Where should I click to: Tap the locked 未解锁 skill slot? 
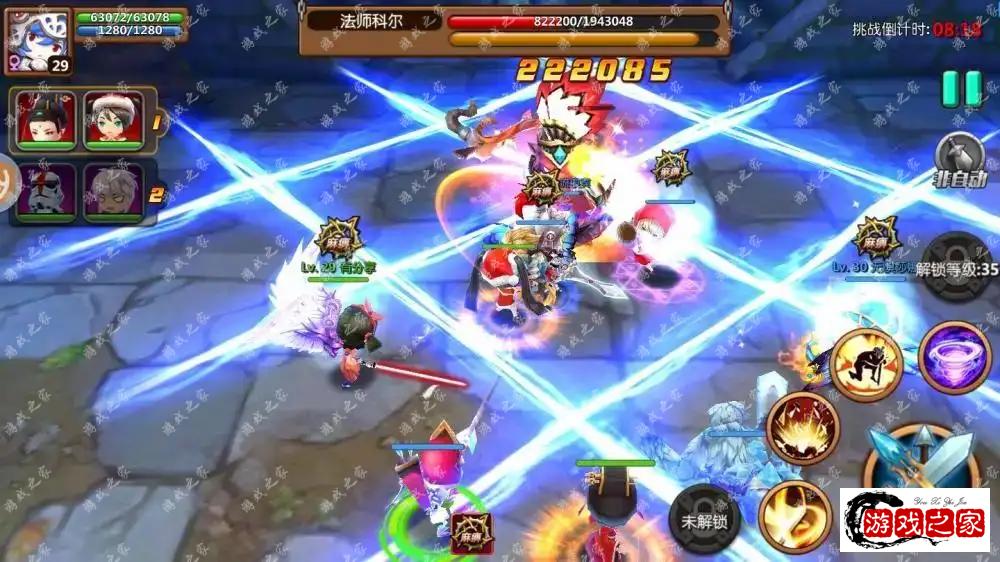click(x=705, y=518)
